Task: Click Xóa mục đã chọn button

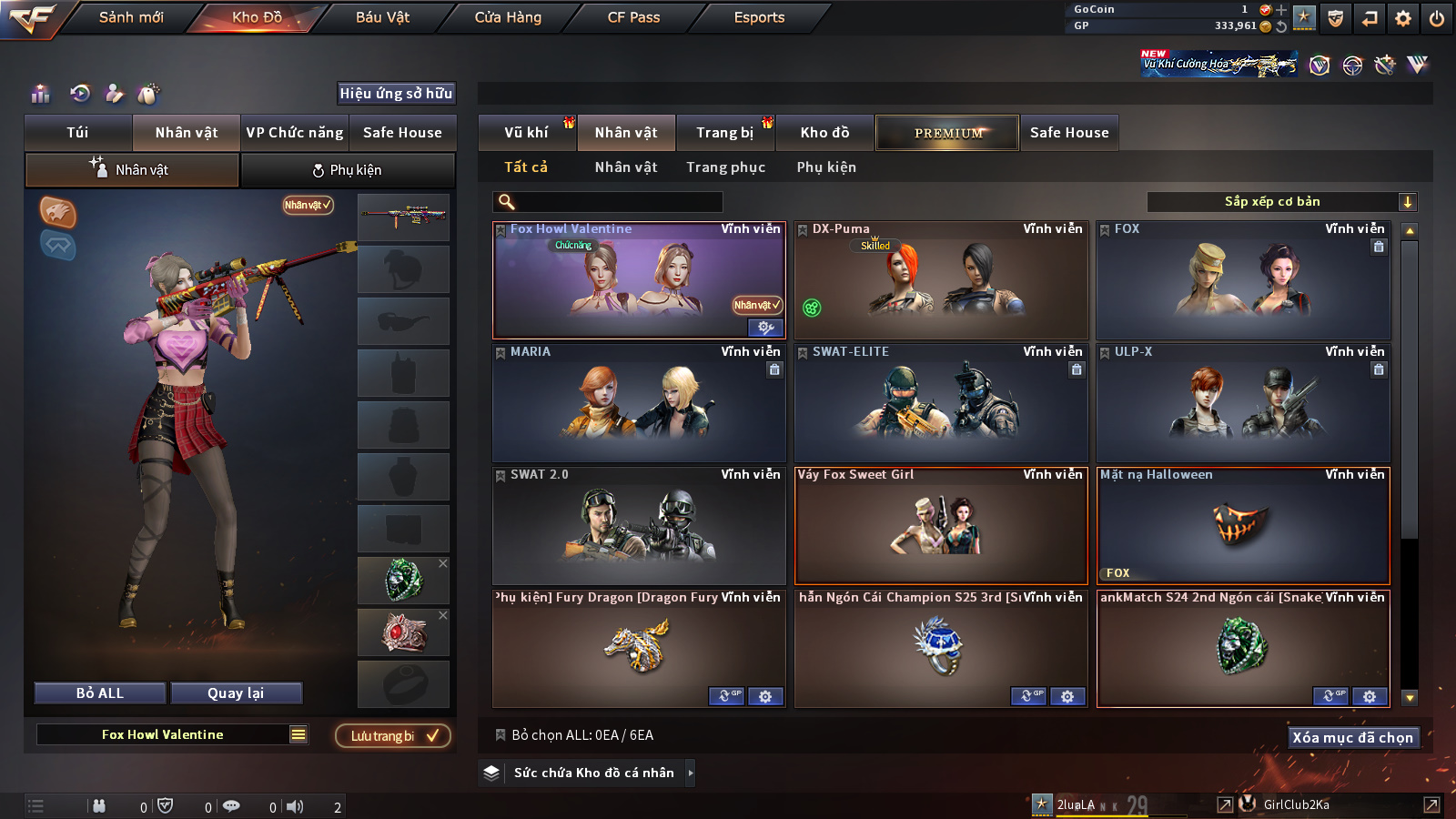Action: coord(1352,737)
